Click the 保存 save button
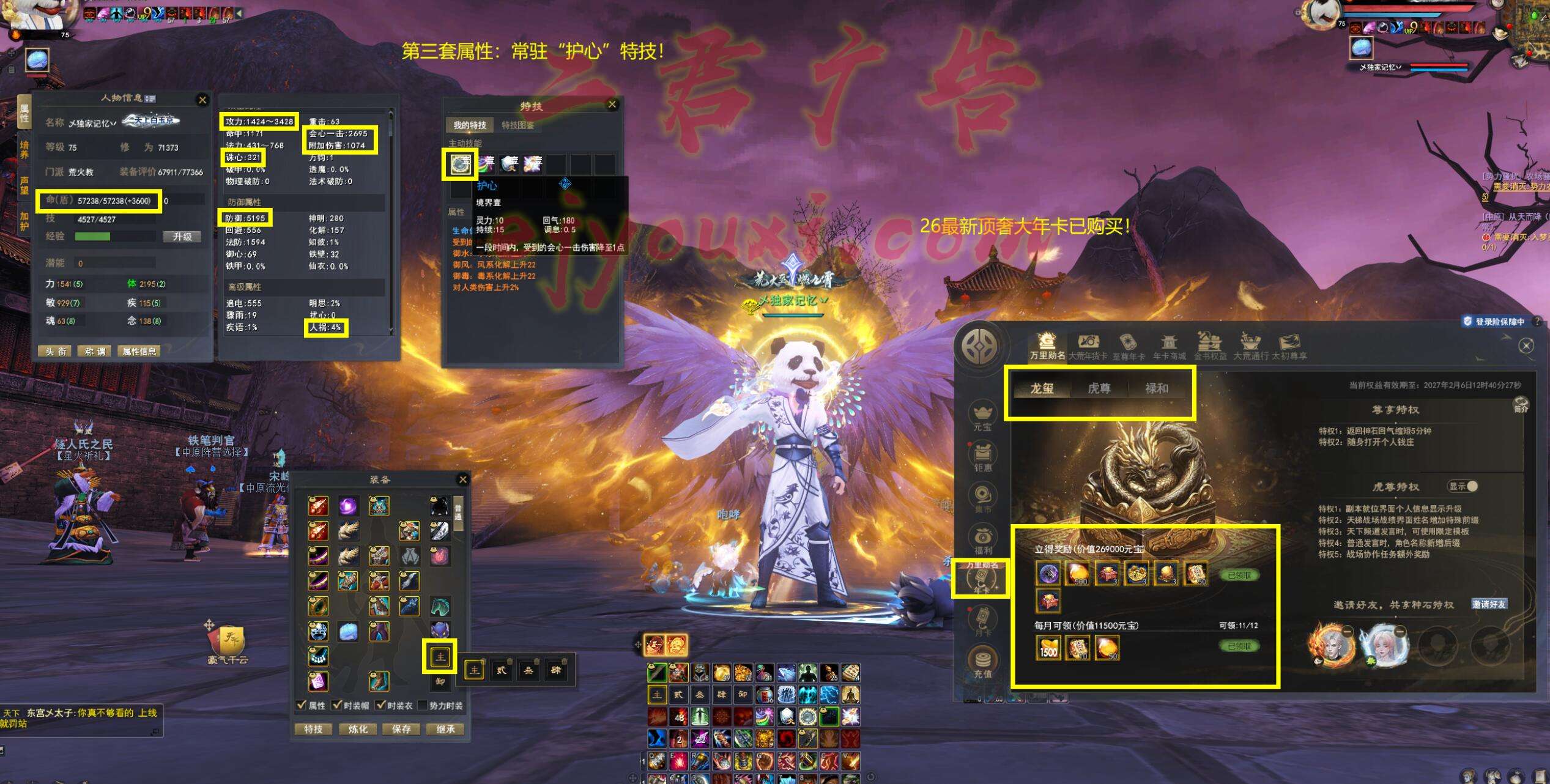Image resolution: width=1550 pixels, height=784 pixels. (x=401, y=729)
